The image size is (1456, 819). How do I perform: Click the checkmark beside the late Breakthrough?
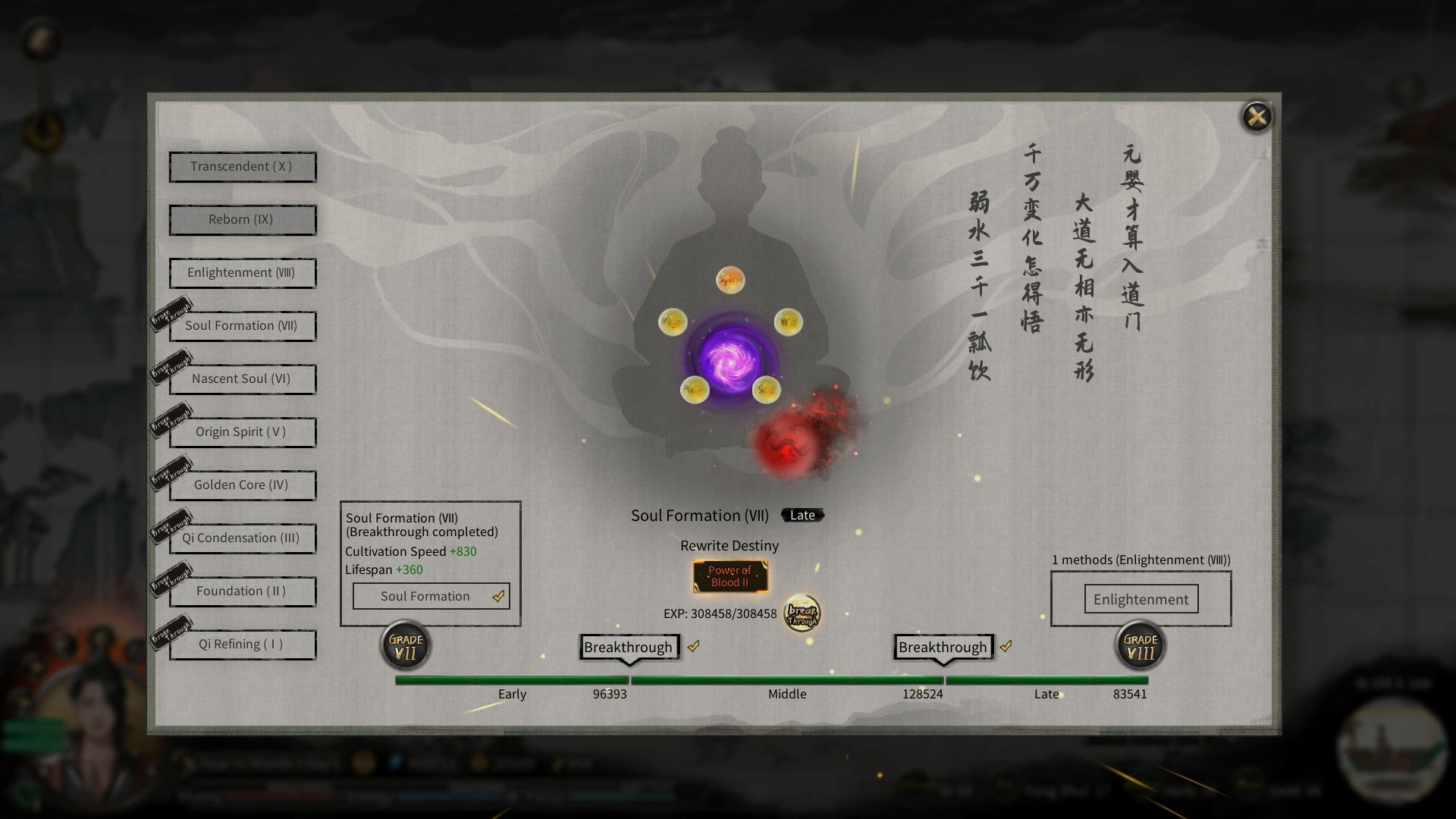click(1007, 647)
